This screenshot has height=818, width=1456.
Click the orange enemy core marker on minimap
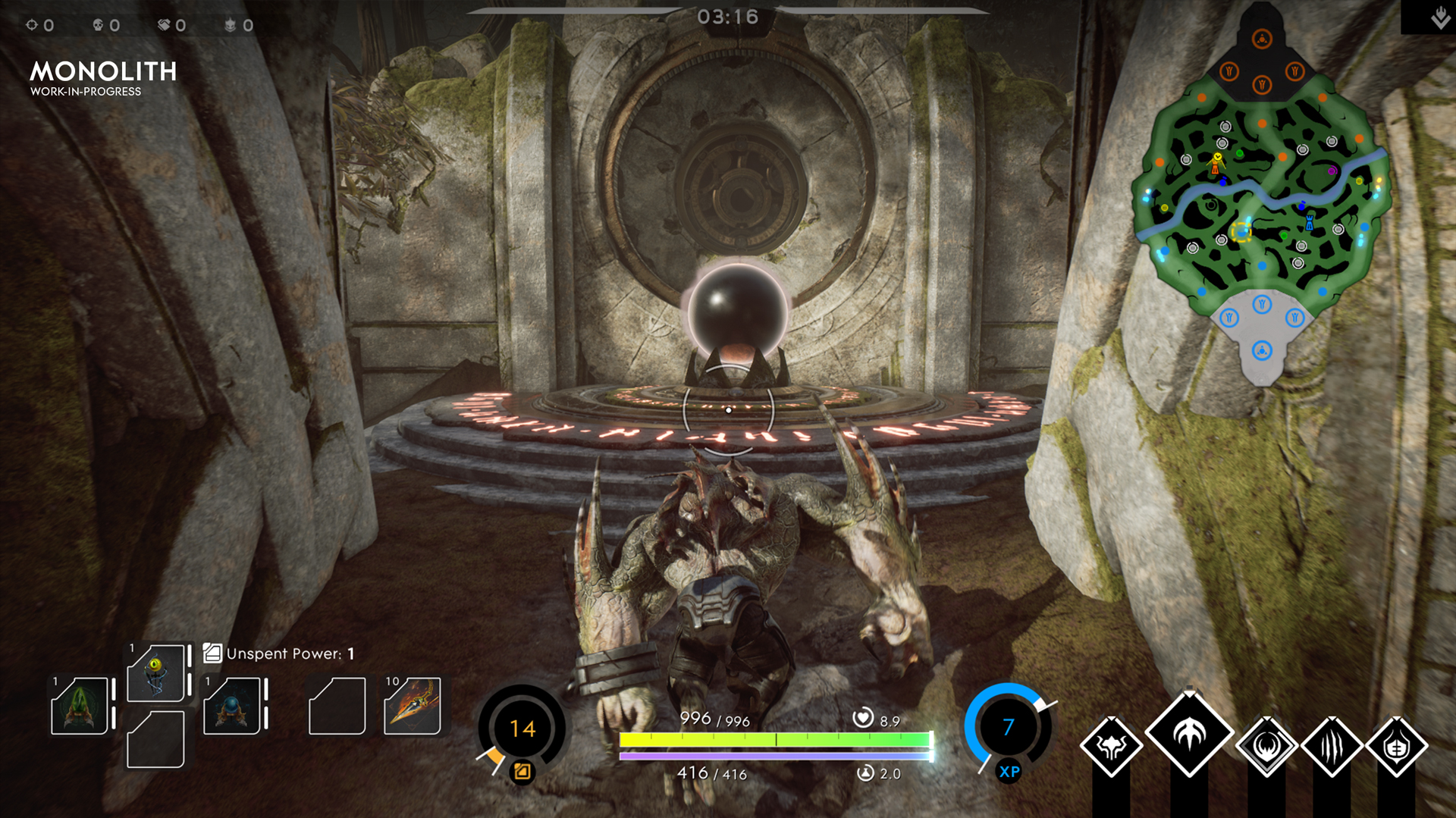1262,39
